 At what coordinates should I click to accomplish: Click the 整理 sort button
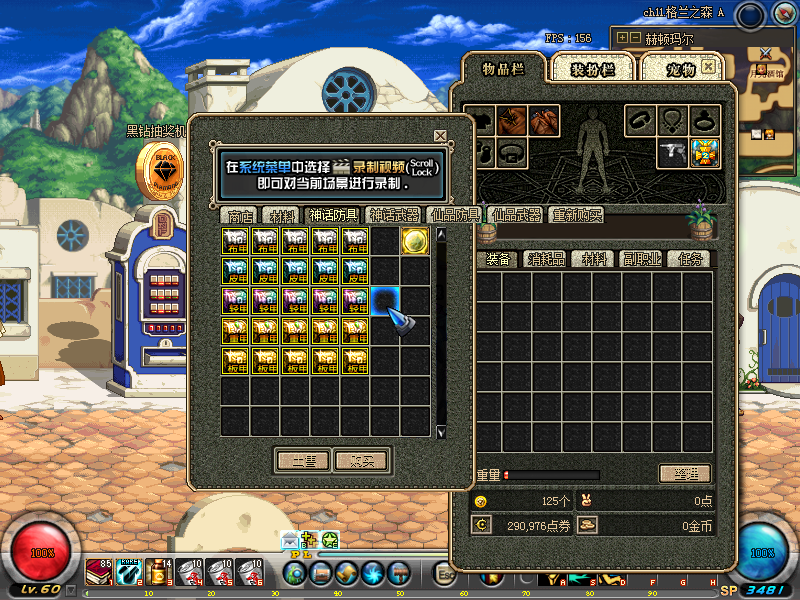click(685, 474)
